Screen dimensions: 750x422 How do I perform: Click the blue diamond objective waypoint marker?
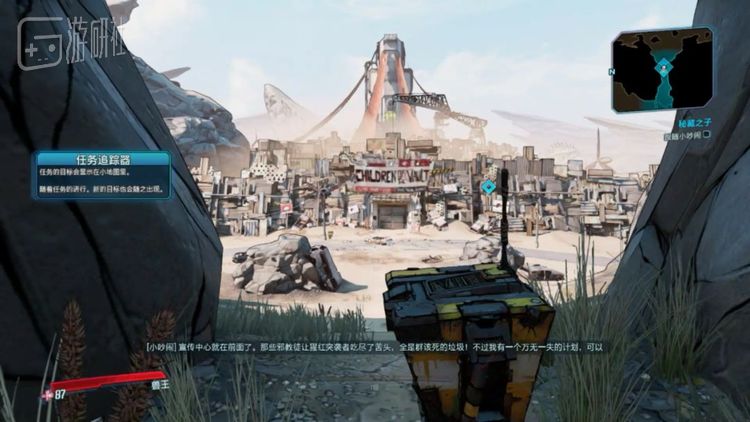488,186
